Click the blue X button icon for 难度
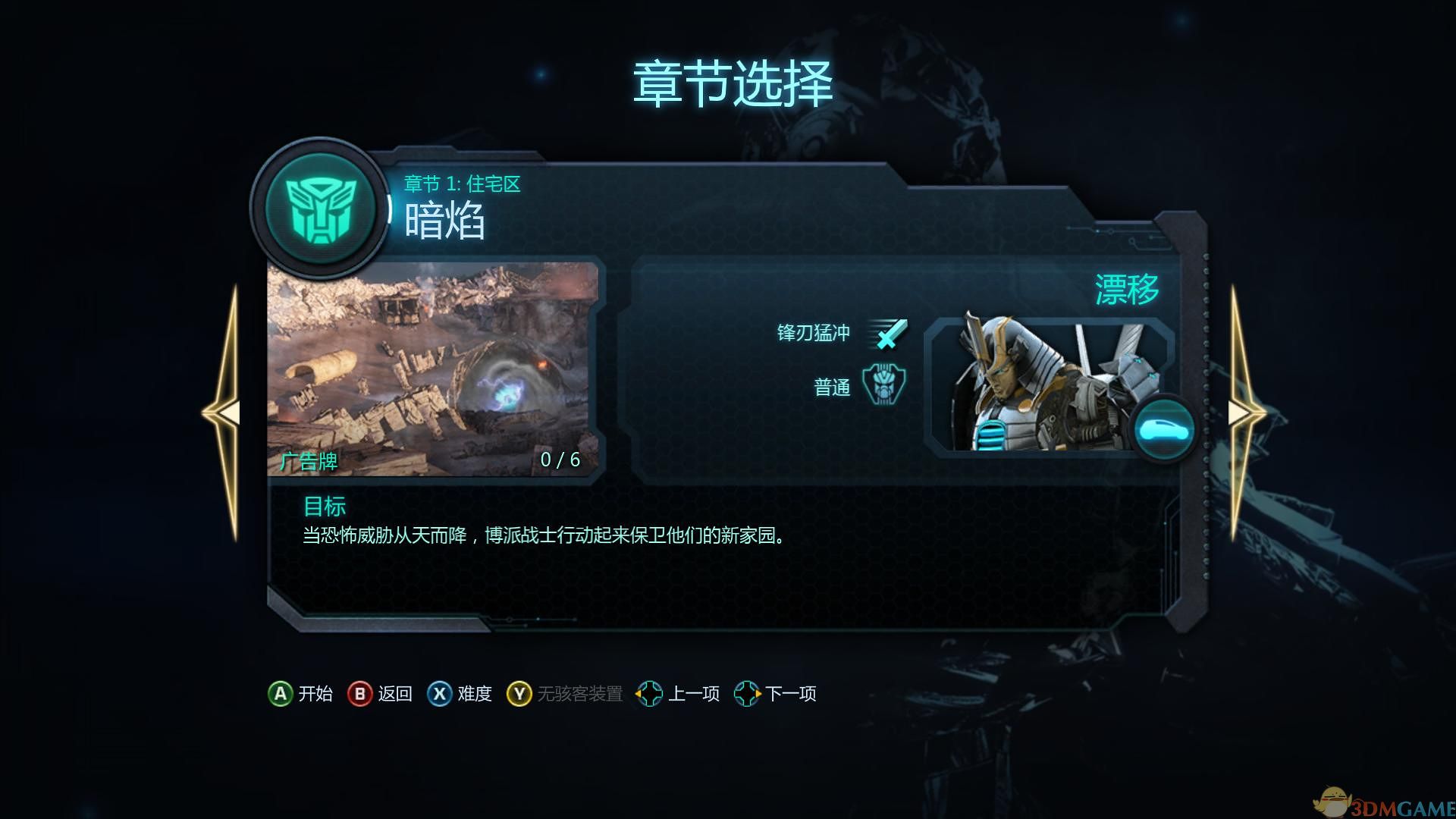 pos(439,693)
